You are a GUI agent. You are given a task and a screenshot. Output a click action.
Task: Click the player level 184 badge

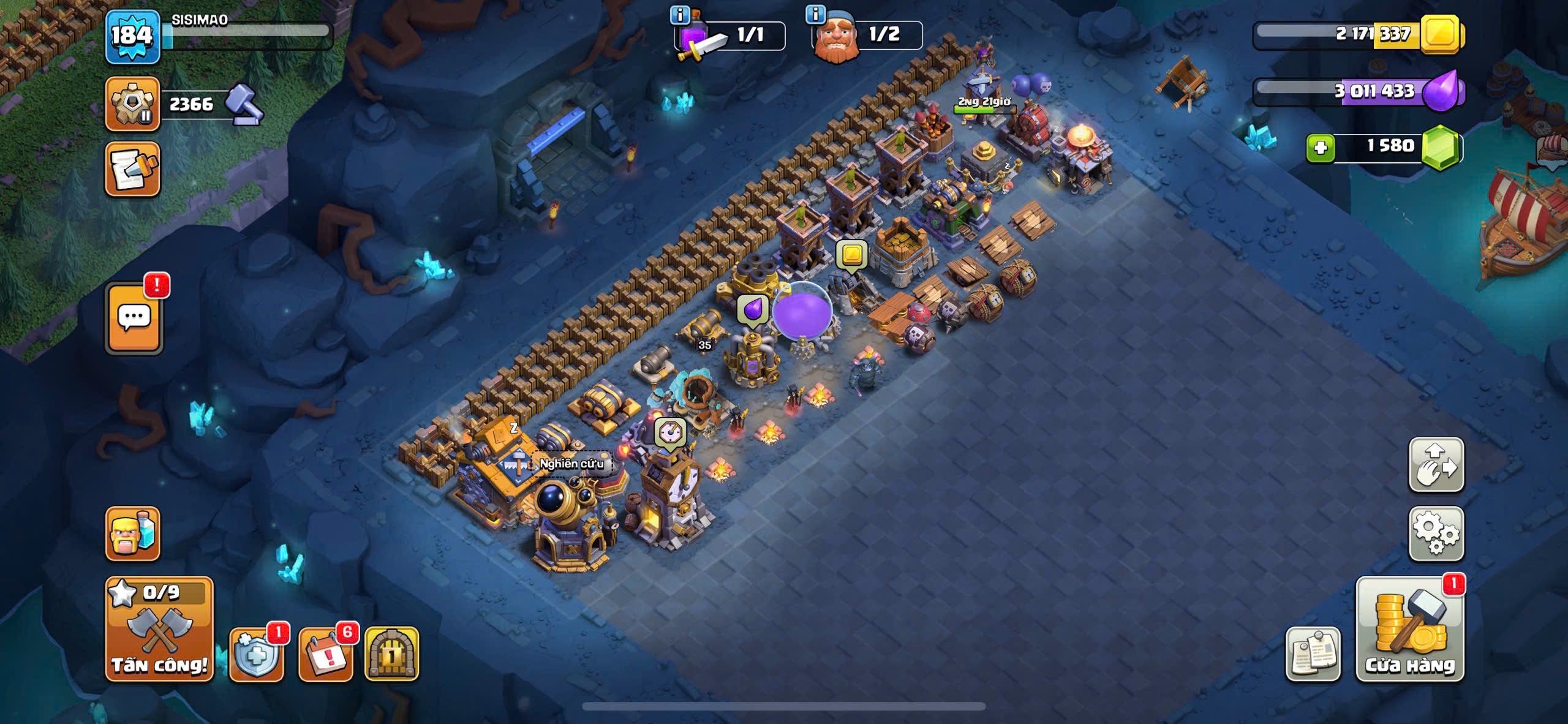[132, 37]
